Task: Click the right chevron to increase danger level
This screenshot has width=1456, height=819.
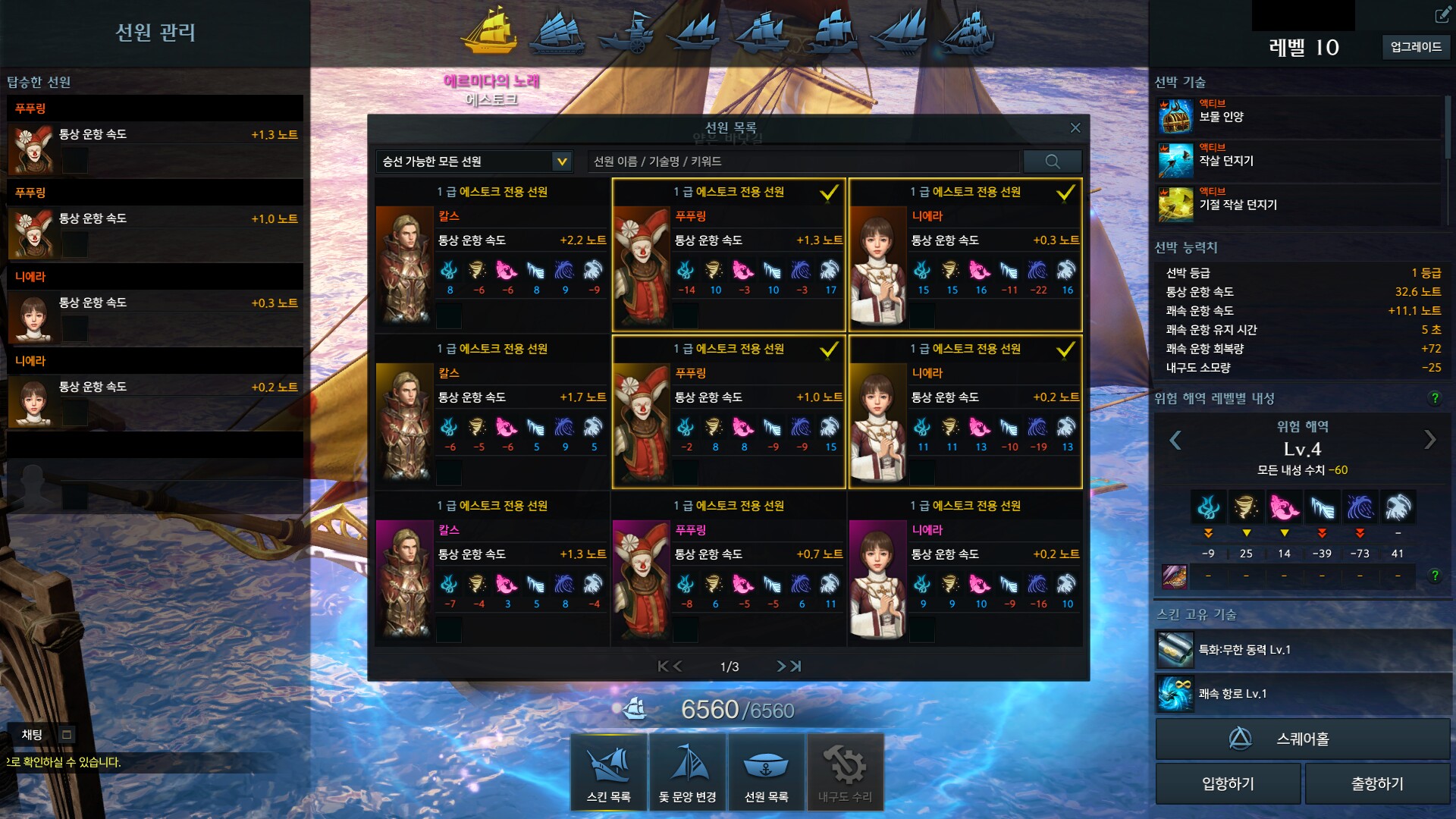Action: 1432,438
